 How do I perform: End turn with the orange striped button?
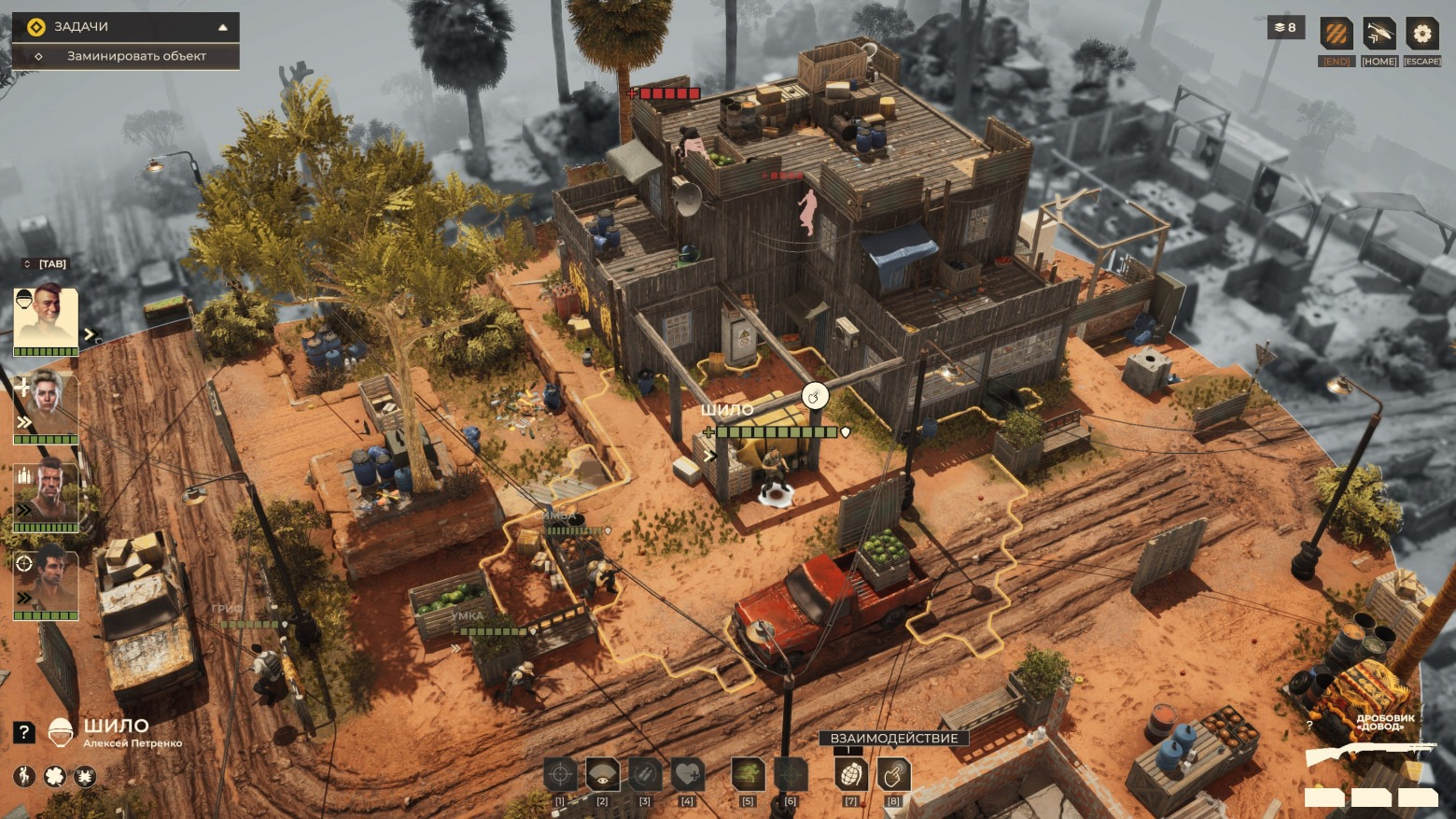1336,35
